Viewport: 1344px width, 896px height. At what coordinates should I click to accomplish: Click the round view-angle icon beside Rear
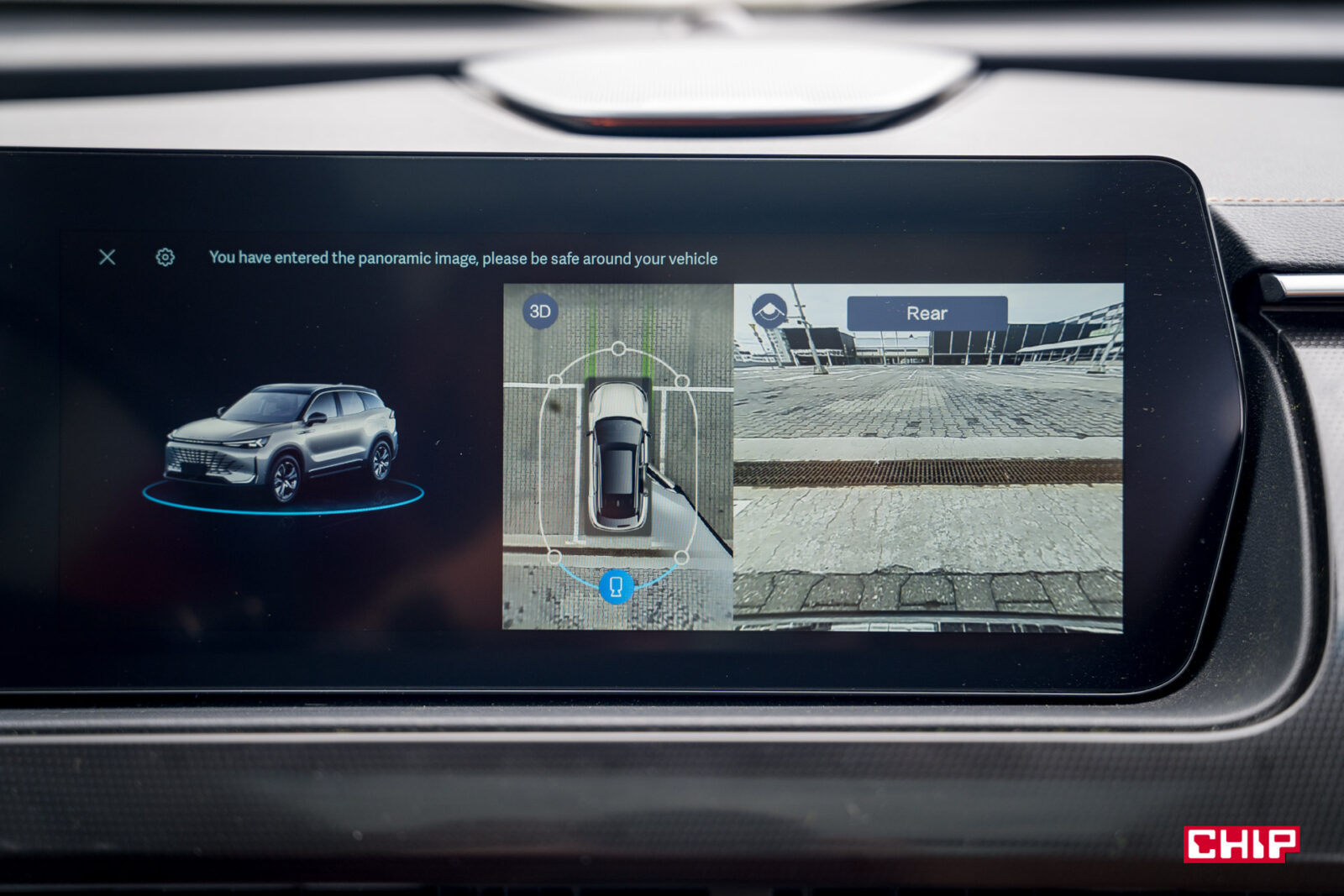(769, 312)
